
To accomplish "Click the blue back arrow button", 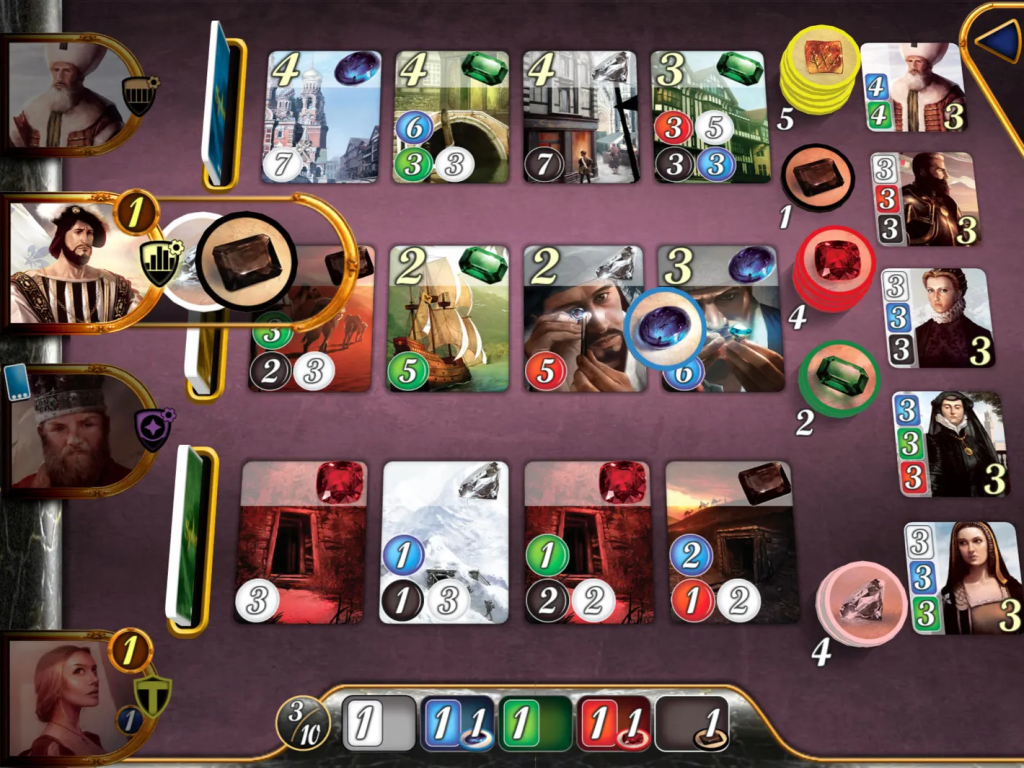I will pyautogui.click(x=994, y=42).
